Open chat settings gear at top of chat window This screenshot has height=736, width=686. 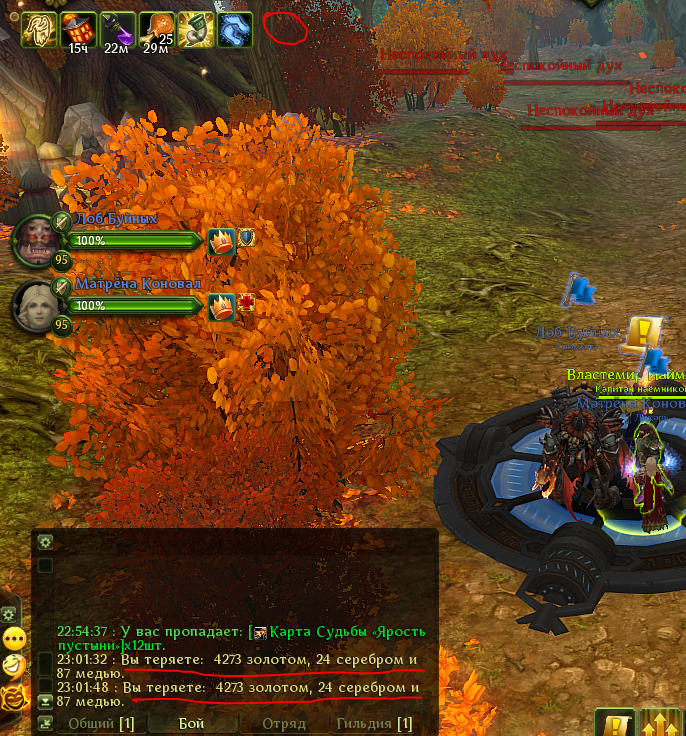[45, 541]
